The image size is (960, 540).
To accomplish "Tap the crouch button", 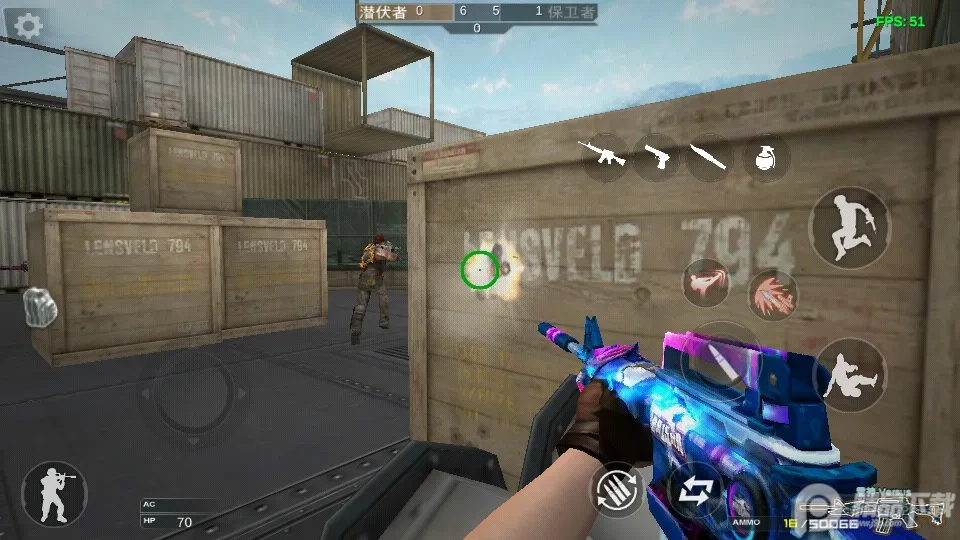I will click(850, 375).
